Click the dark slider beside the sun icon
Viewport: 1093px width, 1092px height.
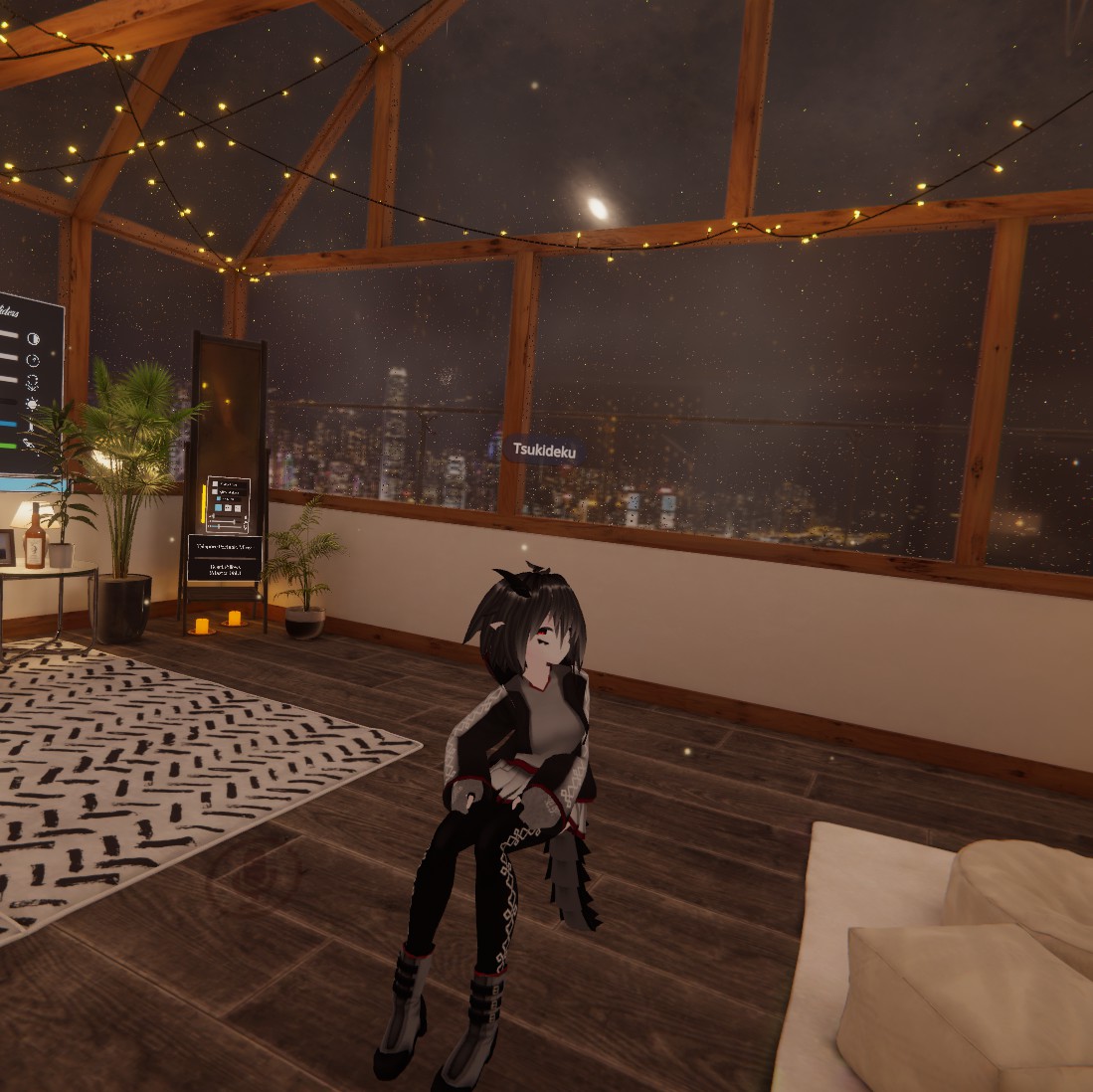tap(8, 402)
